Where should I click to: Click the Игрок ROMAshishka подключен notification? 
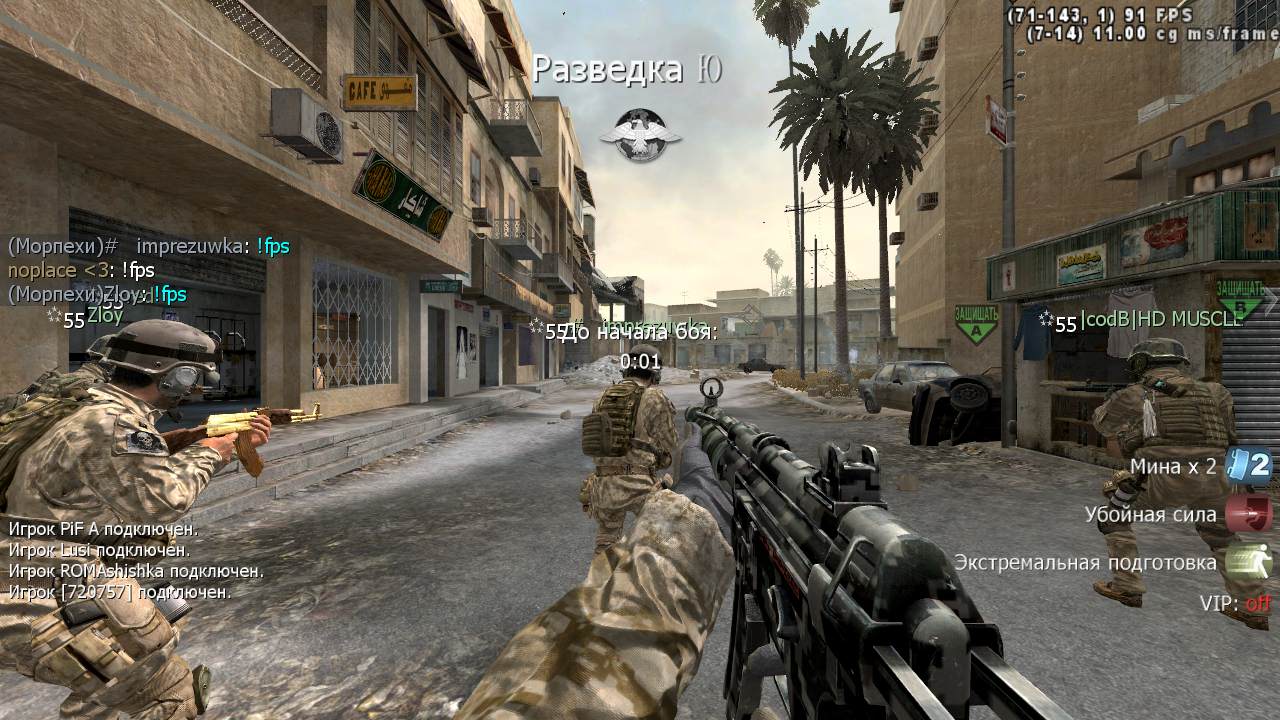(136, 571)
